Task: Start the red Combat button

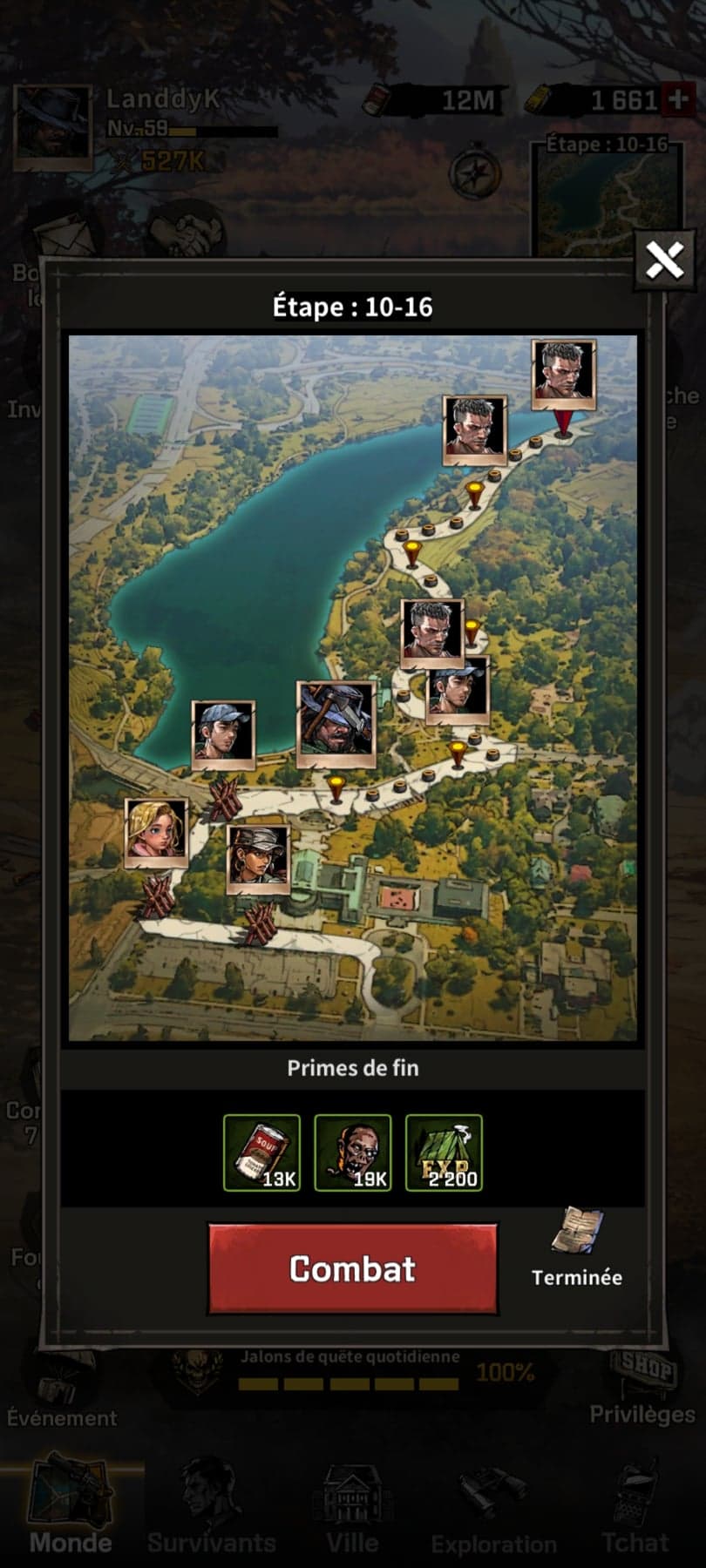Action: [x=352, y=1268]
